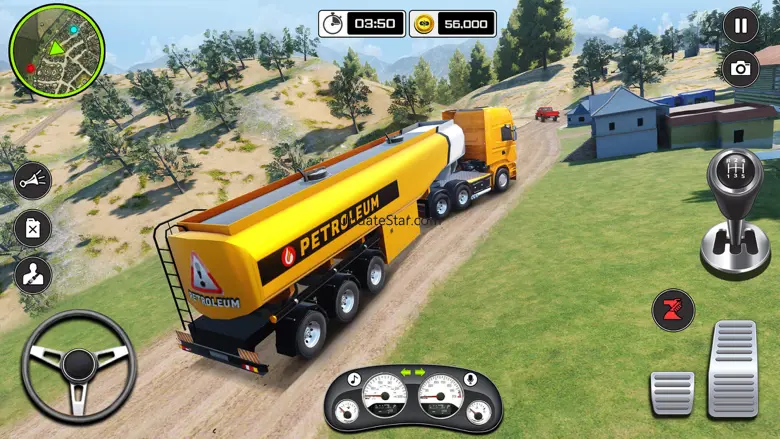Viewport: 780px width, 439px height.
Task: Engage the red handbrake button
Action: 673,310
